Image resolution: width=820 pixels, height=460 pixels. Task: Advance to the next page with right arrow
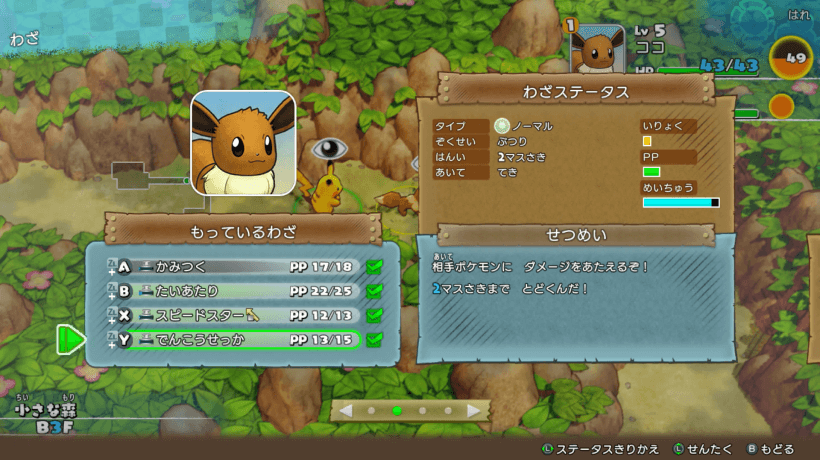(x=474, y=410)
